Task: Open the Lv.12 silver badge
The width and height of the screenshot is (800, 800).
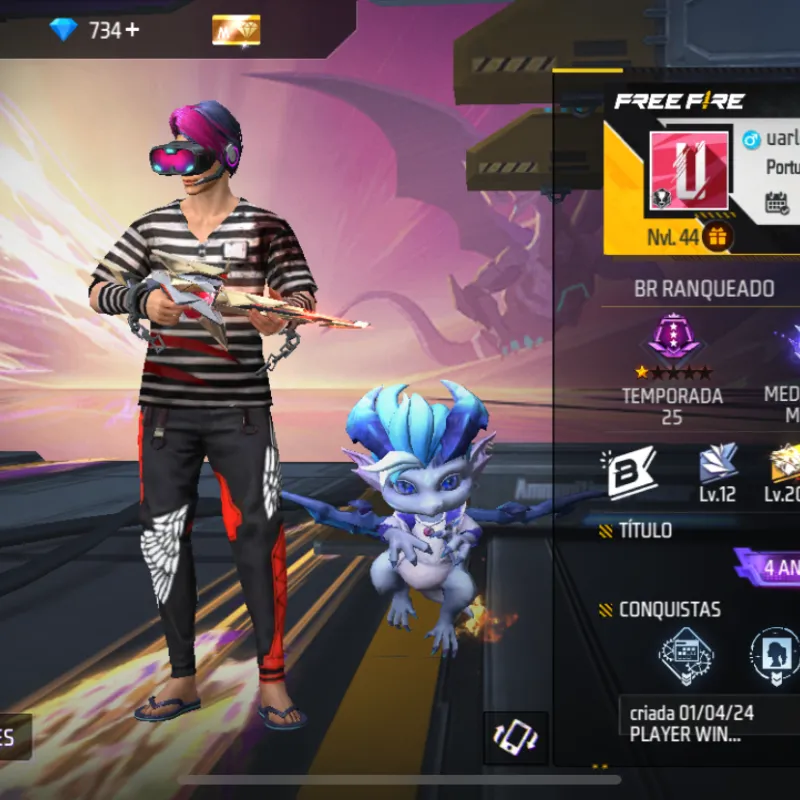Action: tap(718, 465)
